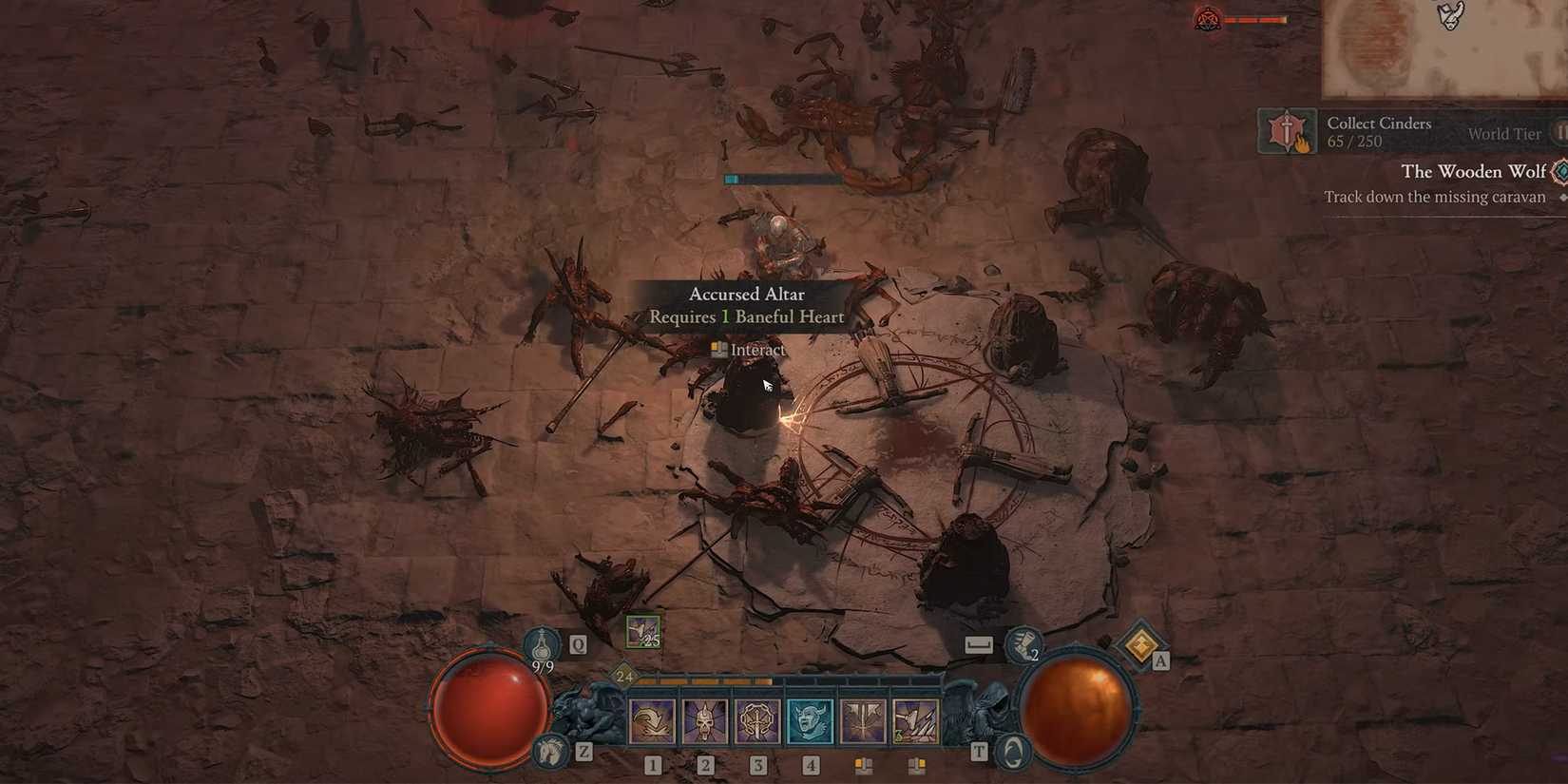The height and width of the screenshot is (784, 1568).
Task: Select the banner skill on the action bar
Action: pos(863,719)
